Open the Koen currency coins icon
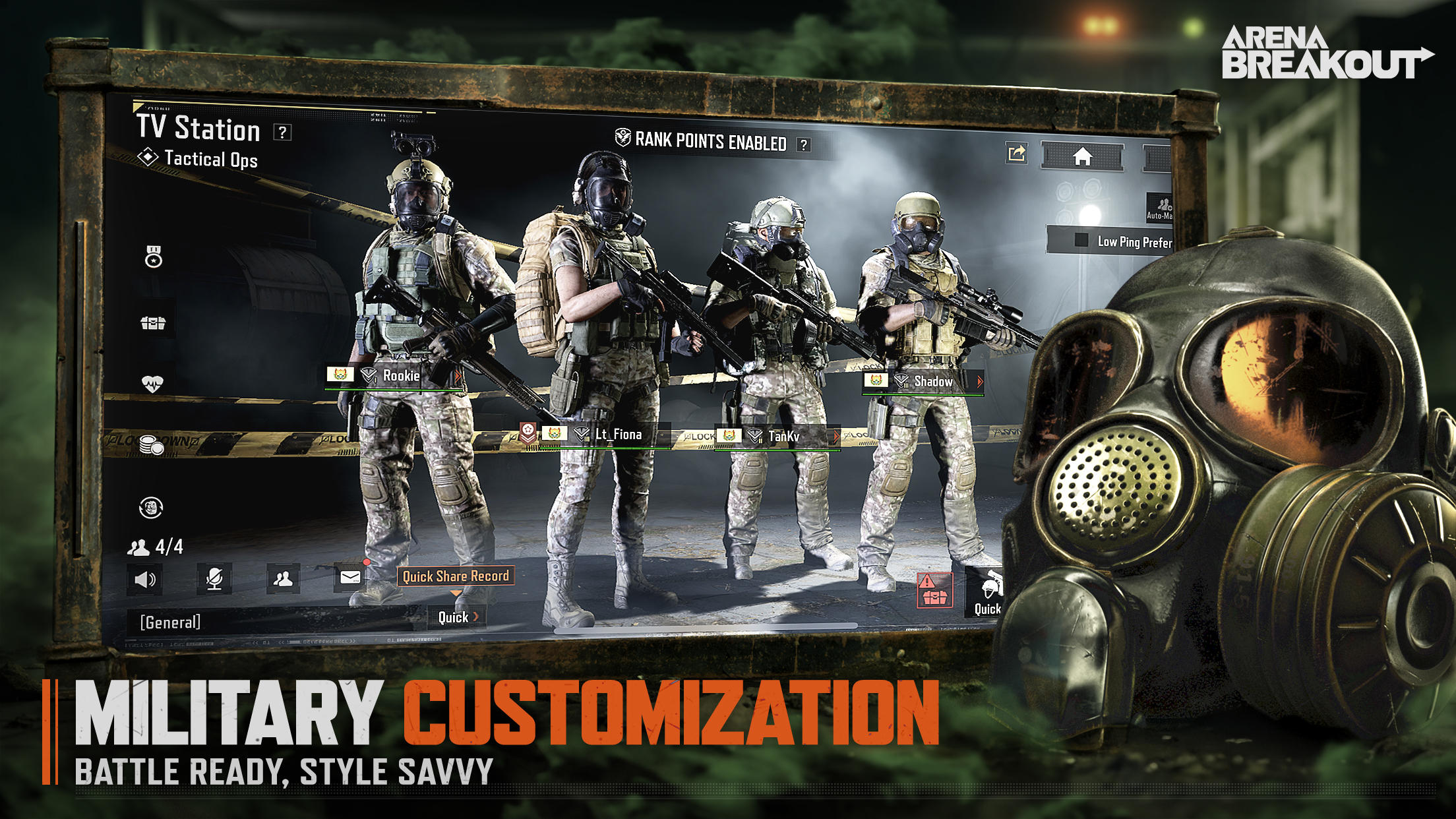The width and height of the screenshot is (1456, 819). pyautogui.click(x=150, y=442)
